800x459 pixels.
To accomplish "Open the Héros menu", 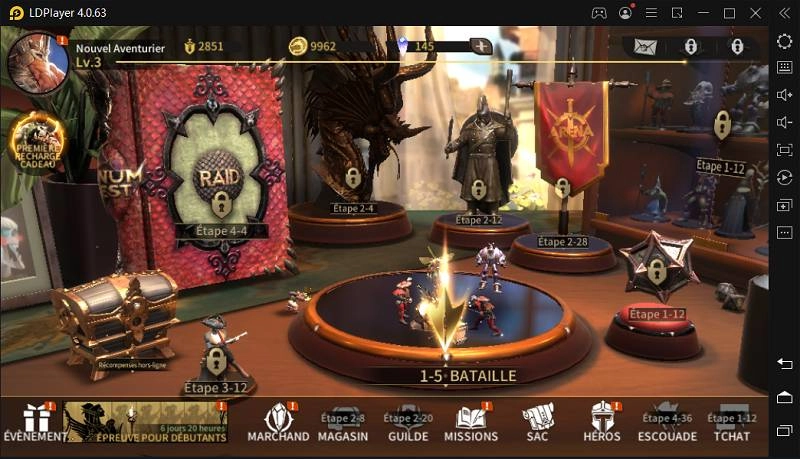I will point(601,421).
